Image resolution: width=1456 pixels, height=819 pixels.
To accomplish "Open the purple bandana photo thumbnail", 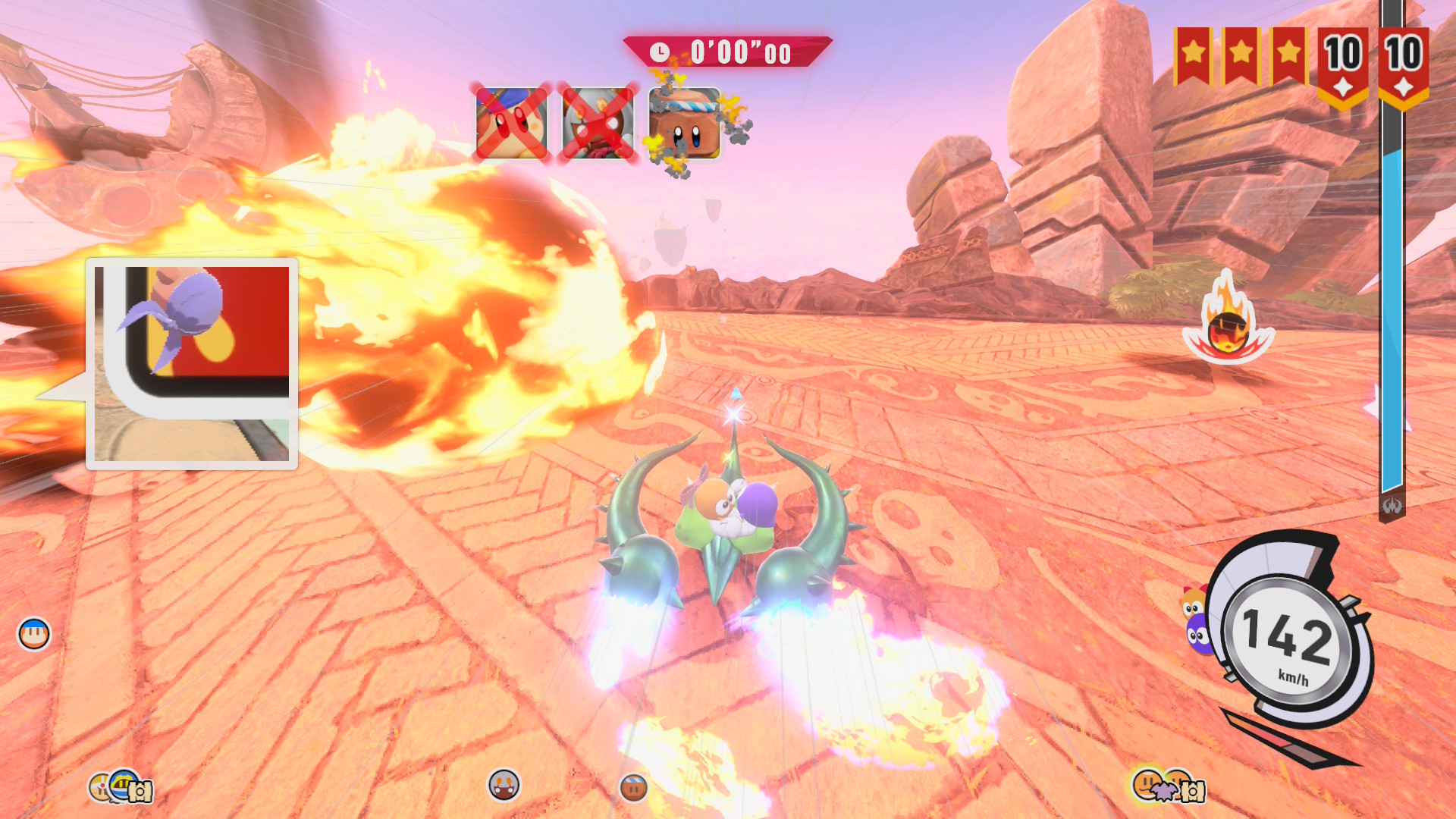I will (192, 362).
